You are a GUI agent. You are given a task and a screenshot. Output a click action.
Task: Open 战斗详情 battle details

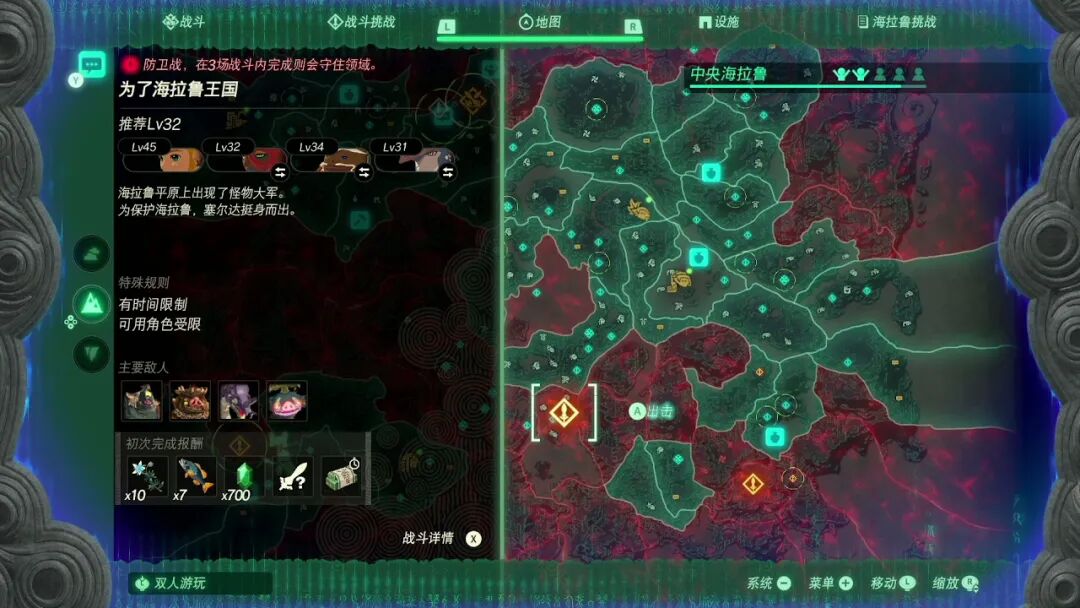[441, 538]
